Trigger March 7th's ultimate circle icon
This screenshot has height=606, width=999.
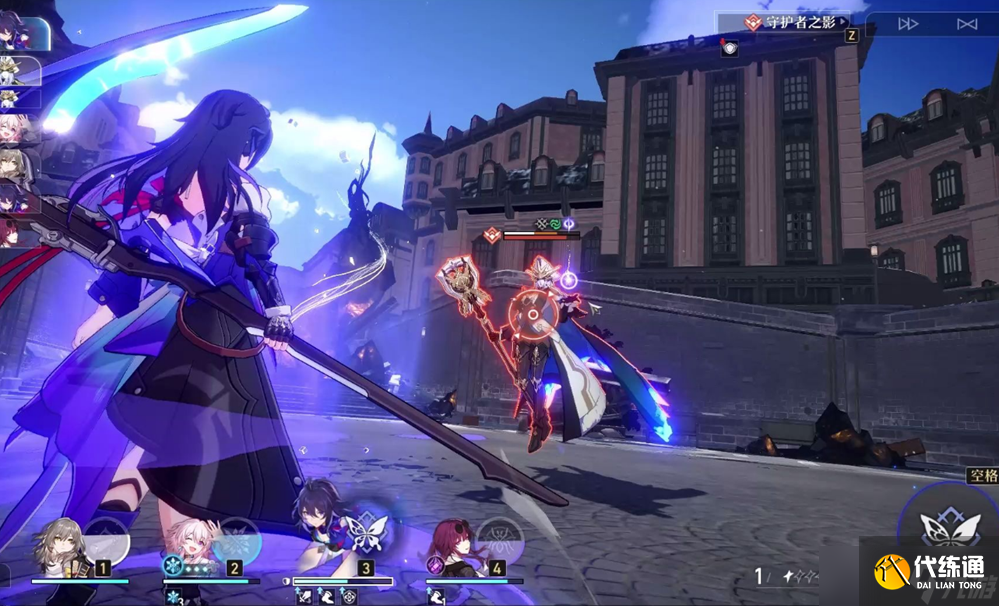(x=237, y=540)
